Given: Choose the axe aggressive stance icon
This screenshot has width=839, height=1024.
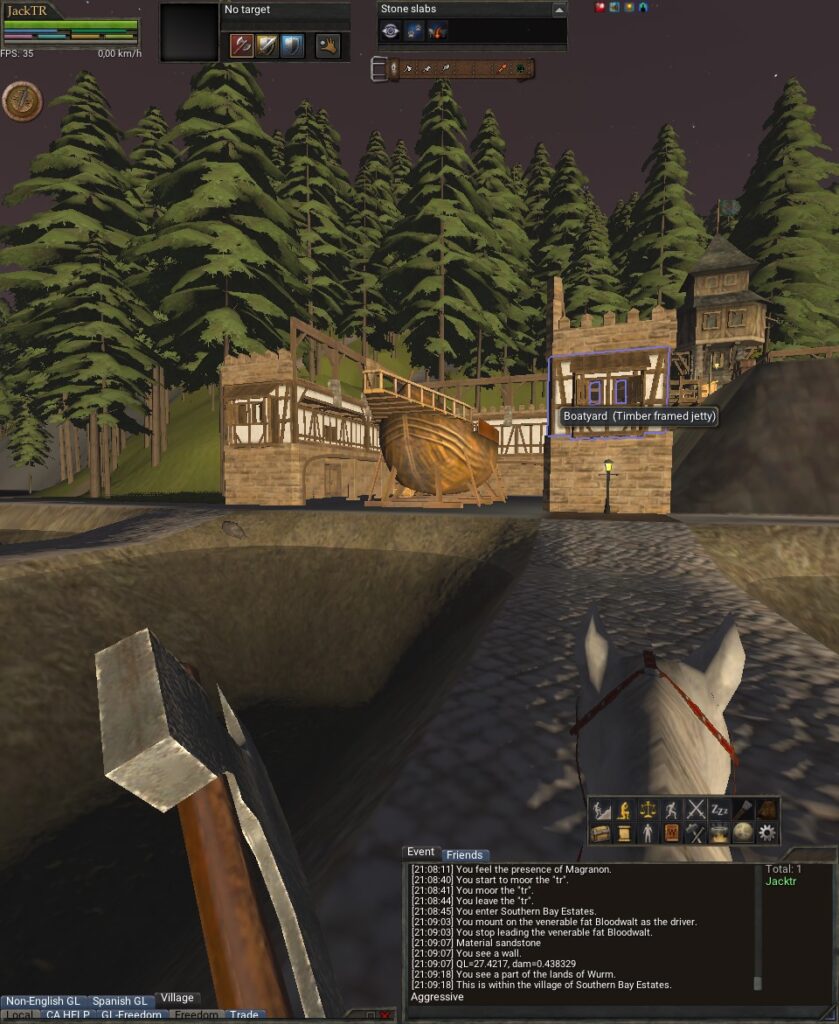Looking at the screenshot, I should pyautogui.click(x=241, y=45).
